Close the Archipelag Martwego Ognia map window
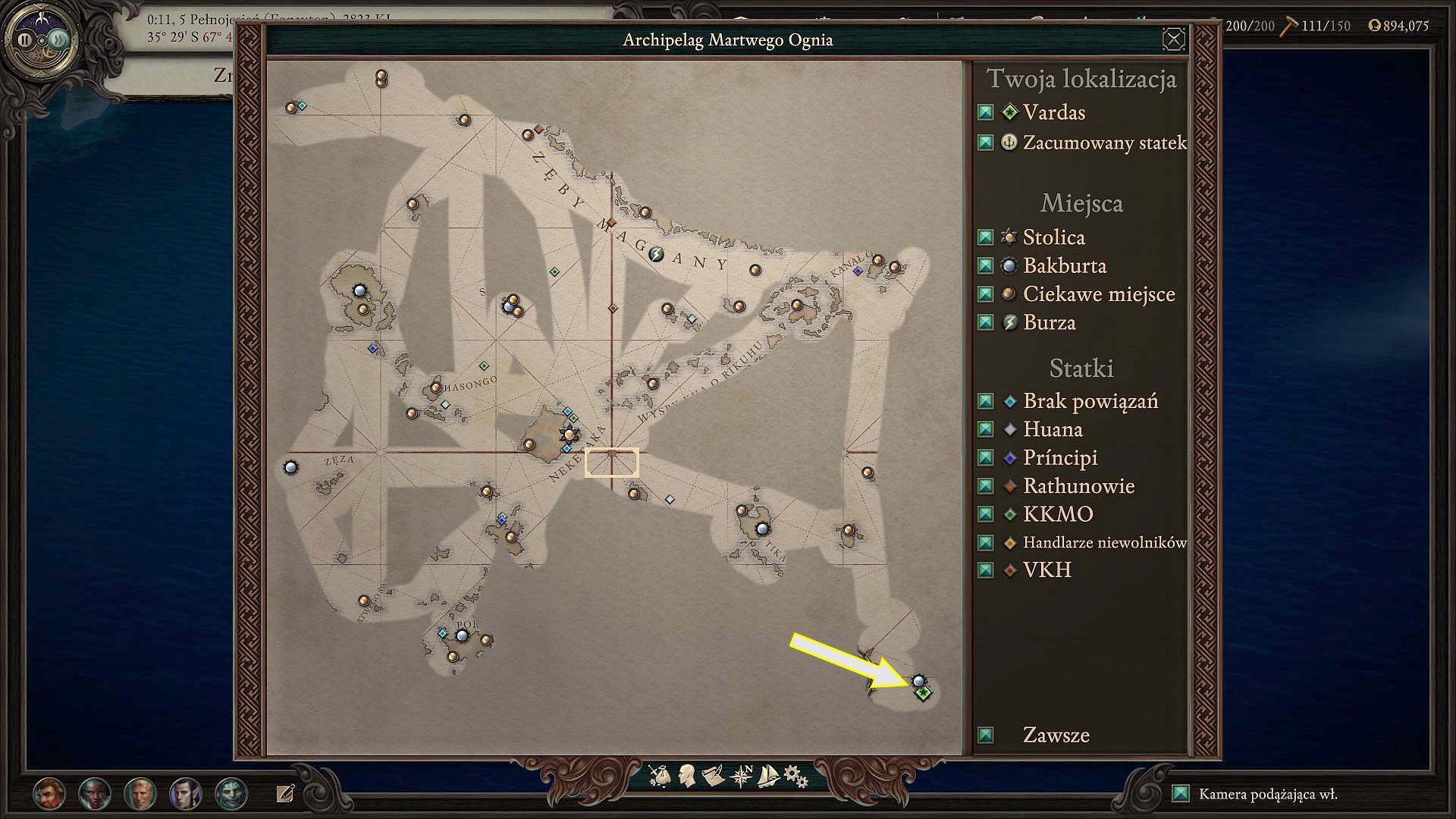Viewport: 1456px width, 819px height. [x=1173, y=39]
